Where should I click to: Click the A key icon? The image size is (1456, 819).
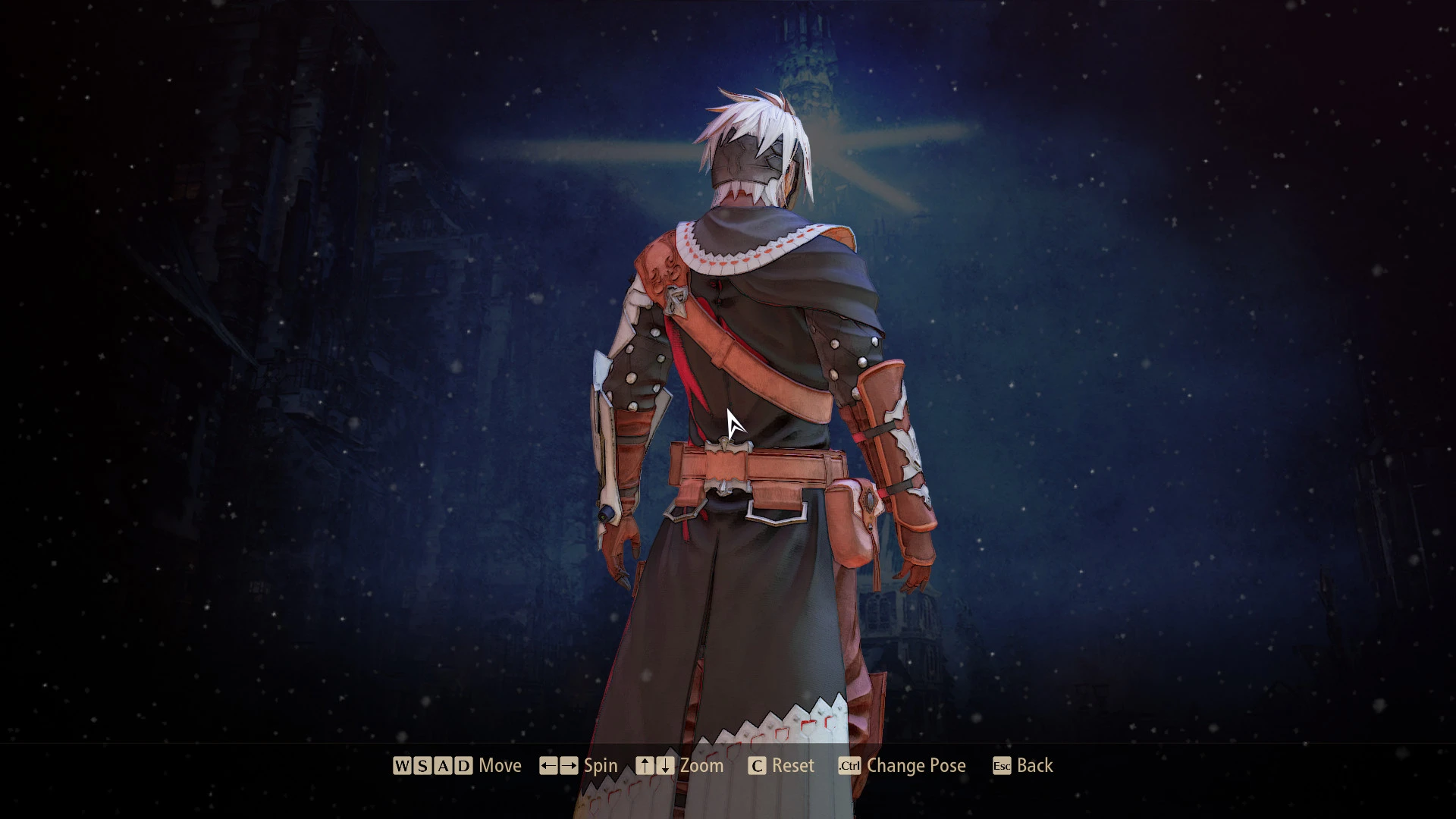pyautogui.click(x=442, y=765)
